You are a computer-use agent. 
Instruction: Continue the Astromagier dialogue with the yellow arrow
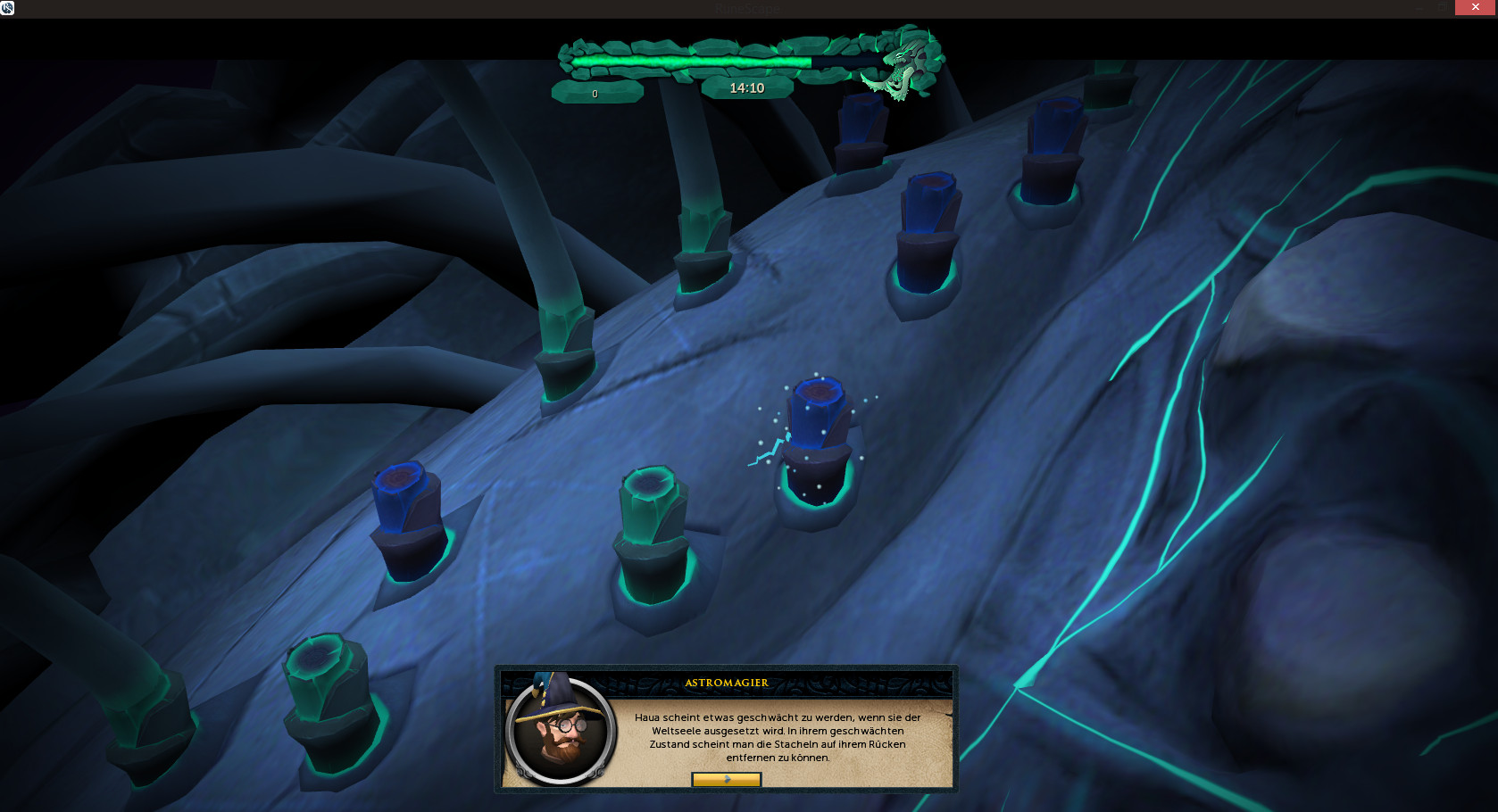(x=726, y=779)
